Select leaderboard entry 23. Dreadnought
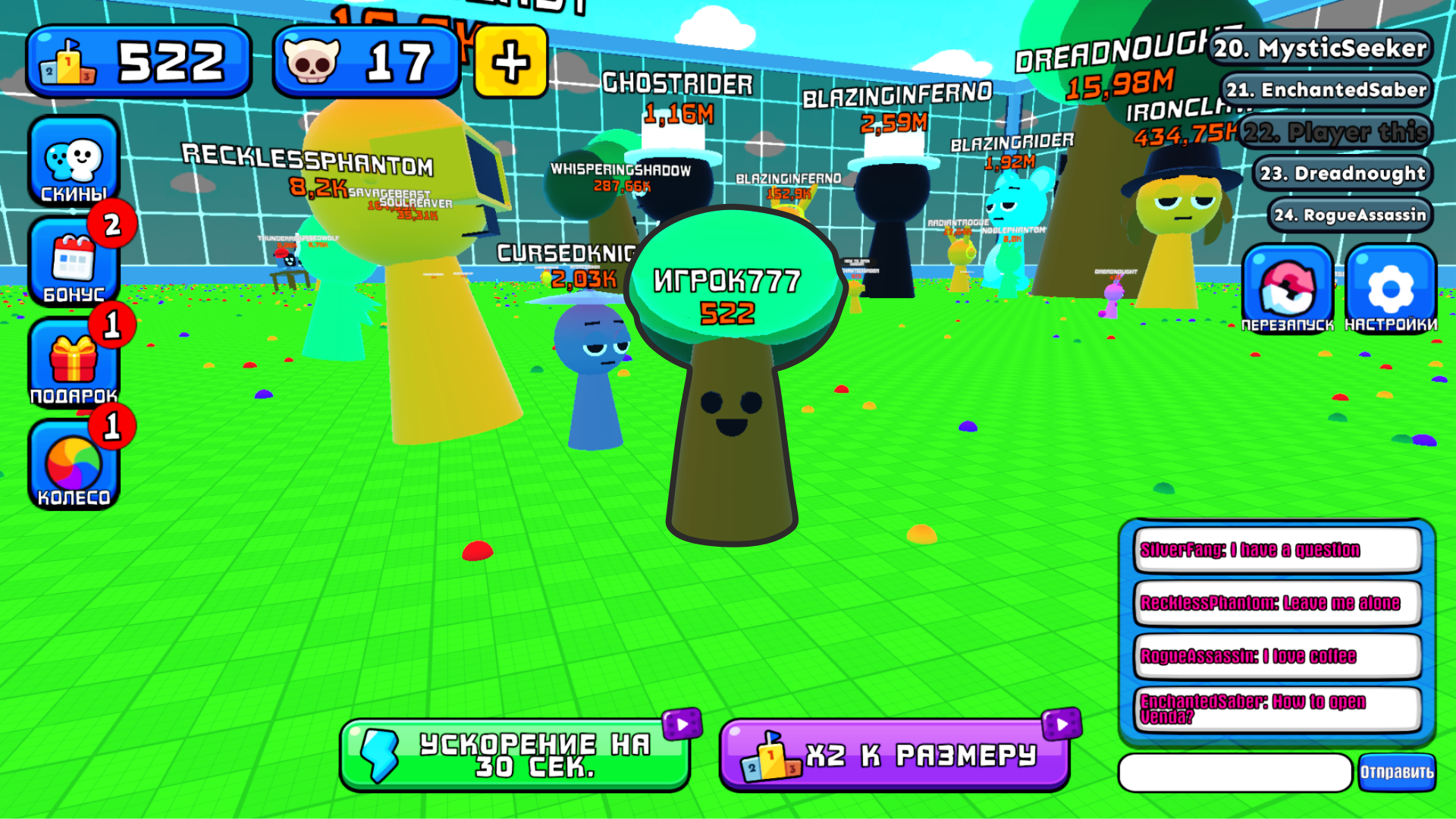1456x819 pixels. (x=1342, y=173)
